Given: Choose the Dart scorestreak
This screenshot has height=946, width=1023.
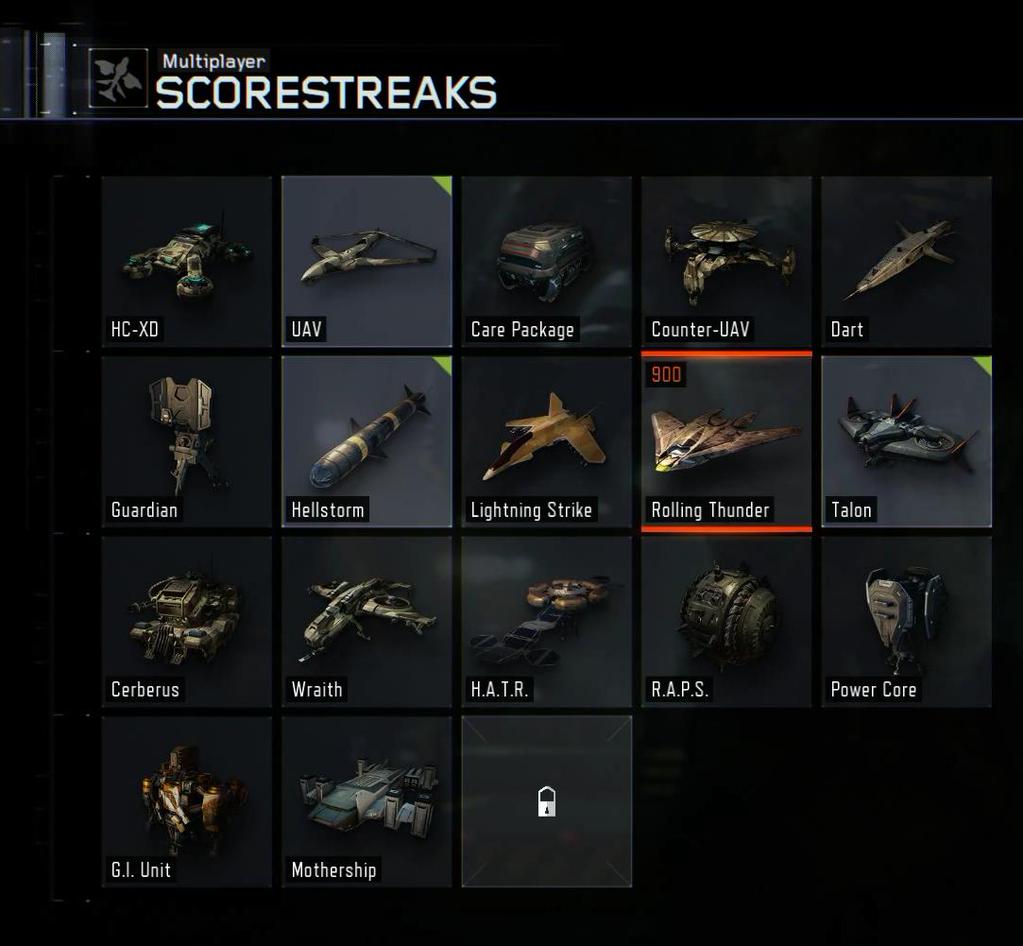Looking at the screenshot, I should tap(907, 261).
